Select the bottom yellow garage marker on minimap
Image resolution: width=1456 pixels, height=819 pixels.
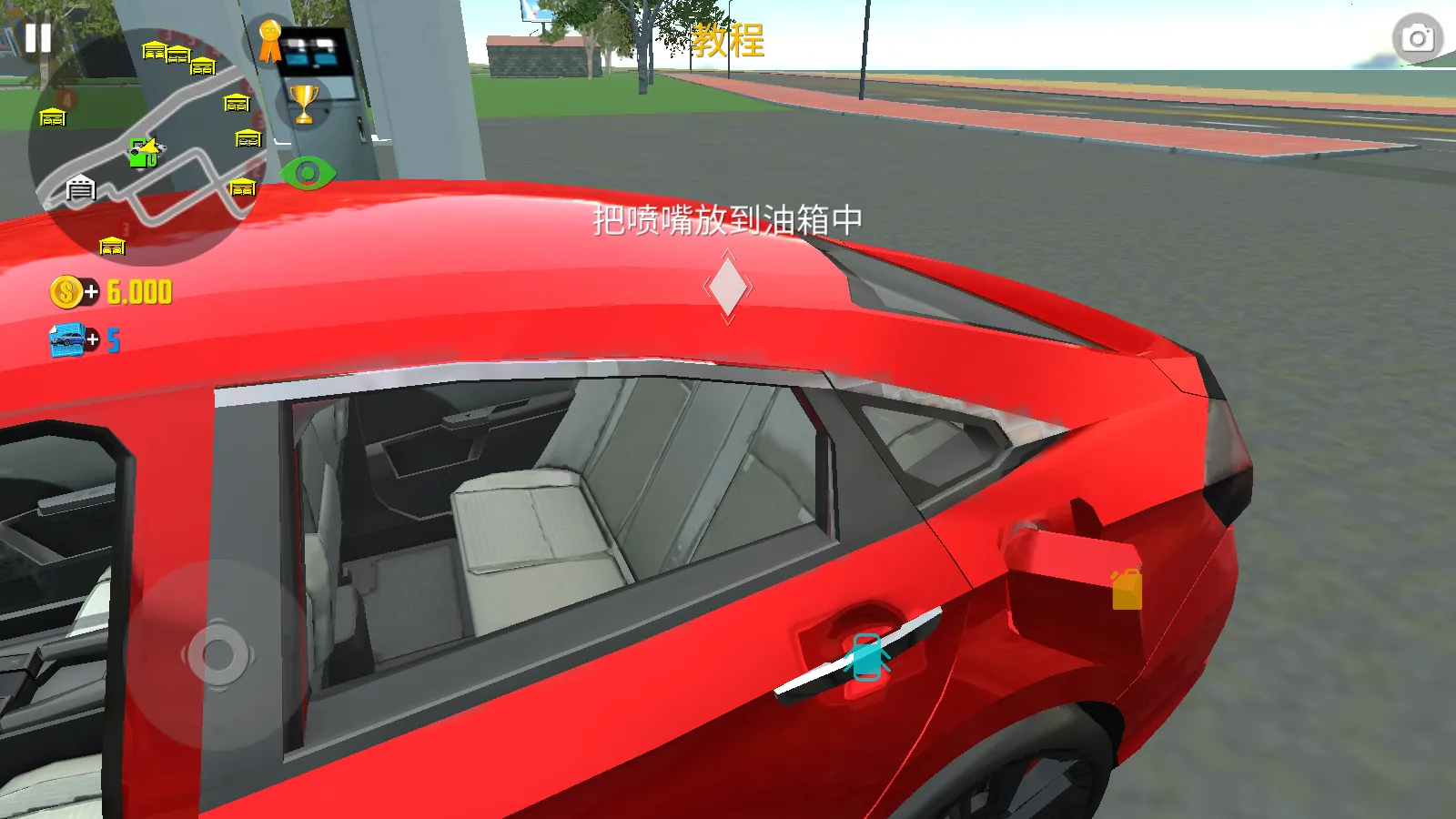click(x=111, y=244)
